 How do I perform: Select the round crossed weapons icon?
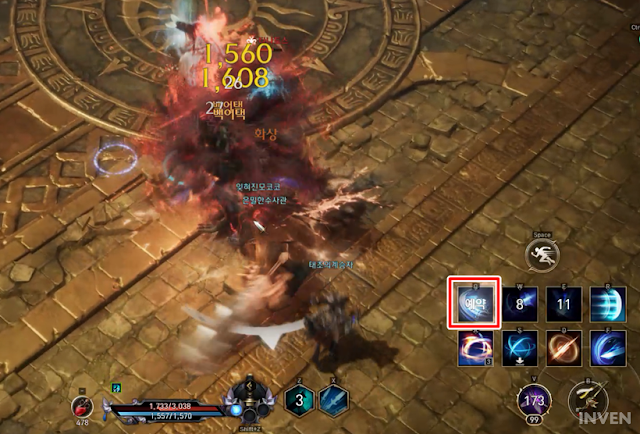point(586,401)
